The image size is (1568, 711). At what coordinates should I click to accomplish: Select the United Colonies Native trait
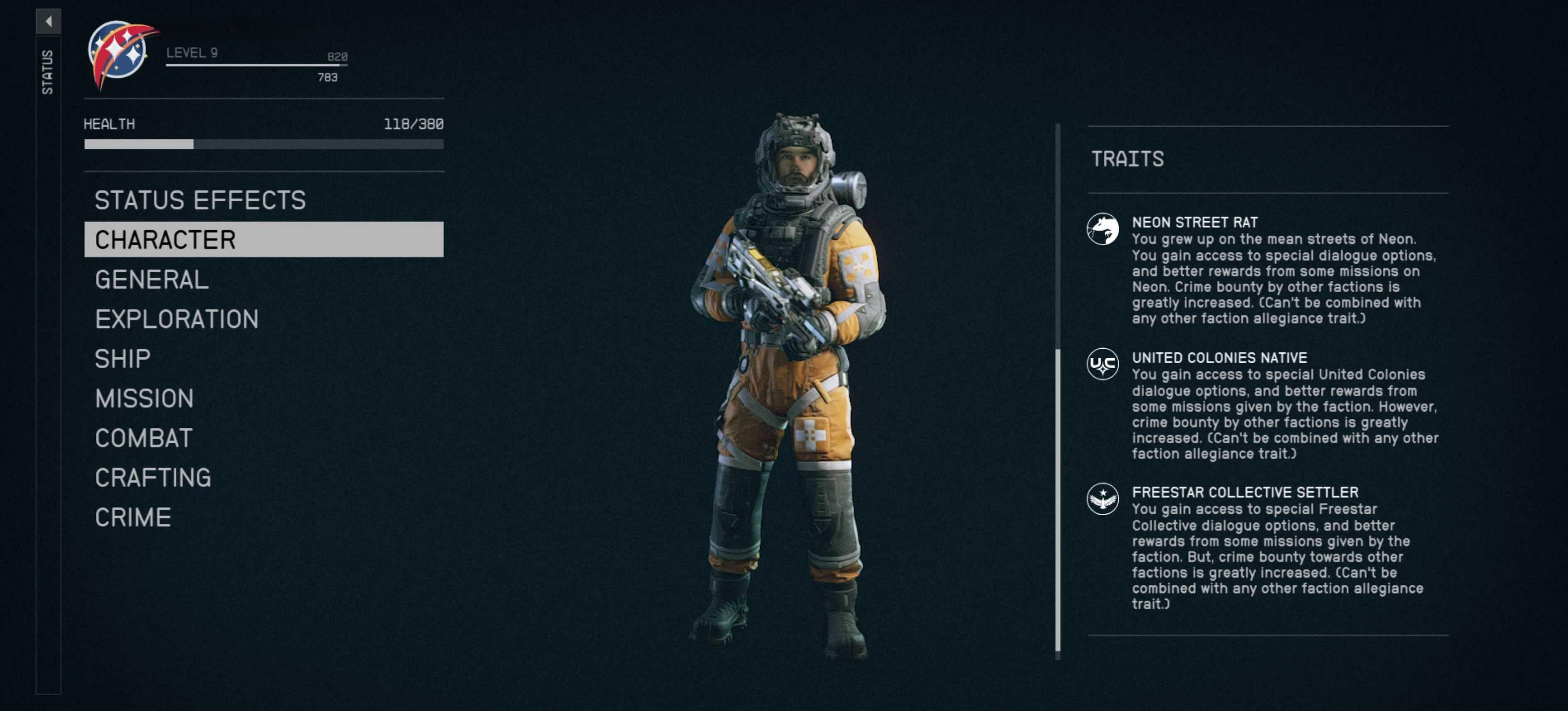(1218, 357)
